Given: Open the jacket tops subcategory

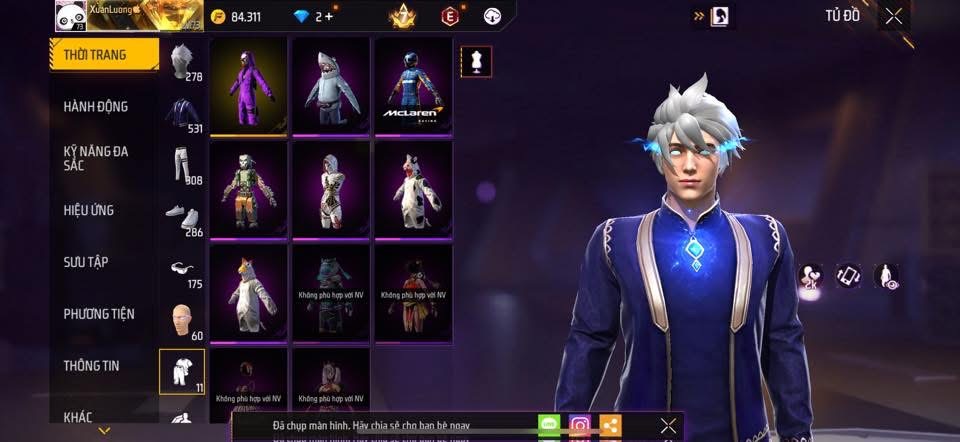Looking at the screenshot, I should pos(181,113).
